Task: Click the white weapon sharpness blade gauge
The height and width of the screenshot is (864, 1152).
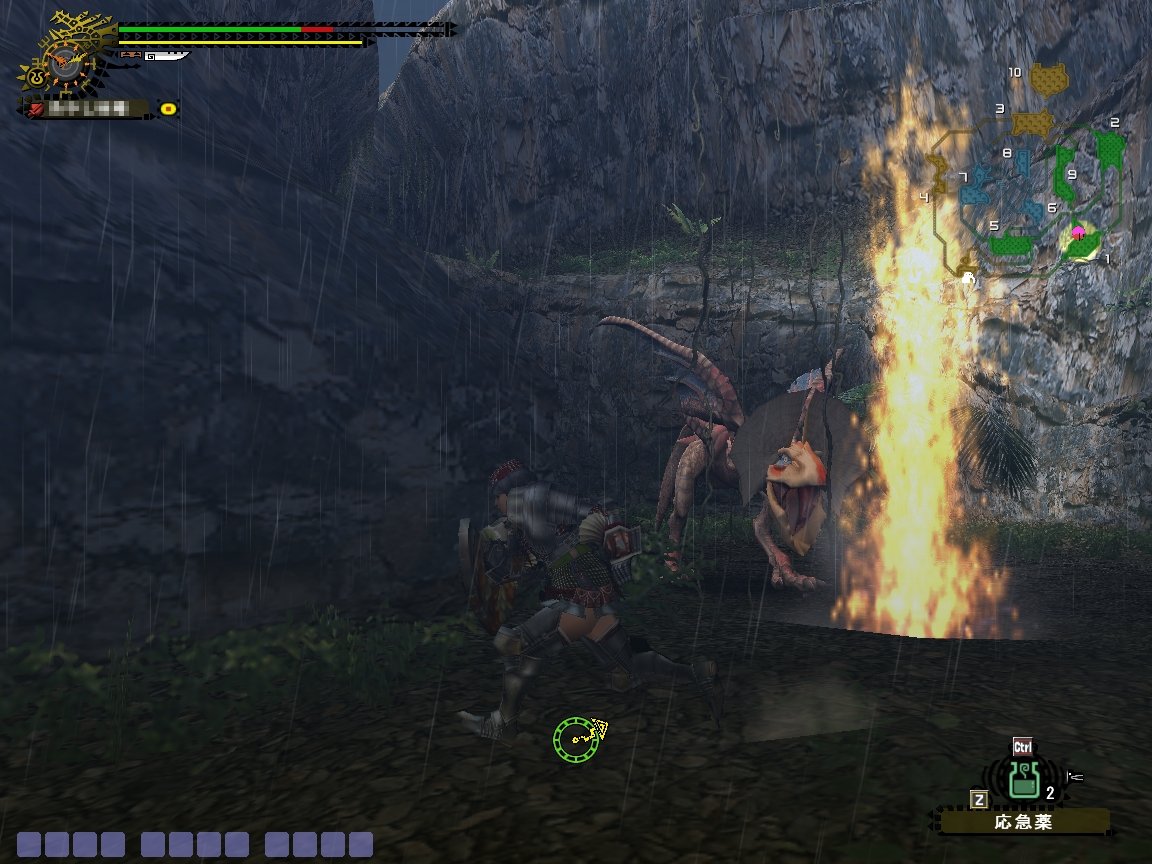Action: [166, 57]
